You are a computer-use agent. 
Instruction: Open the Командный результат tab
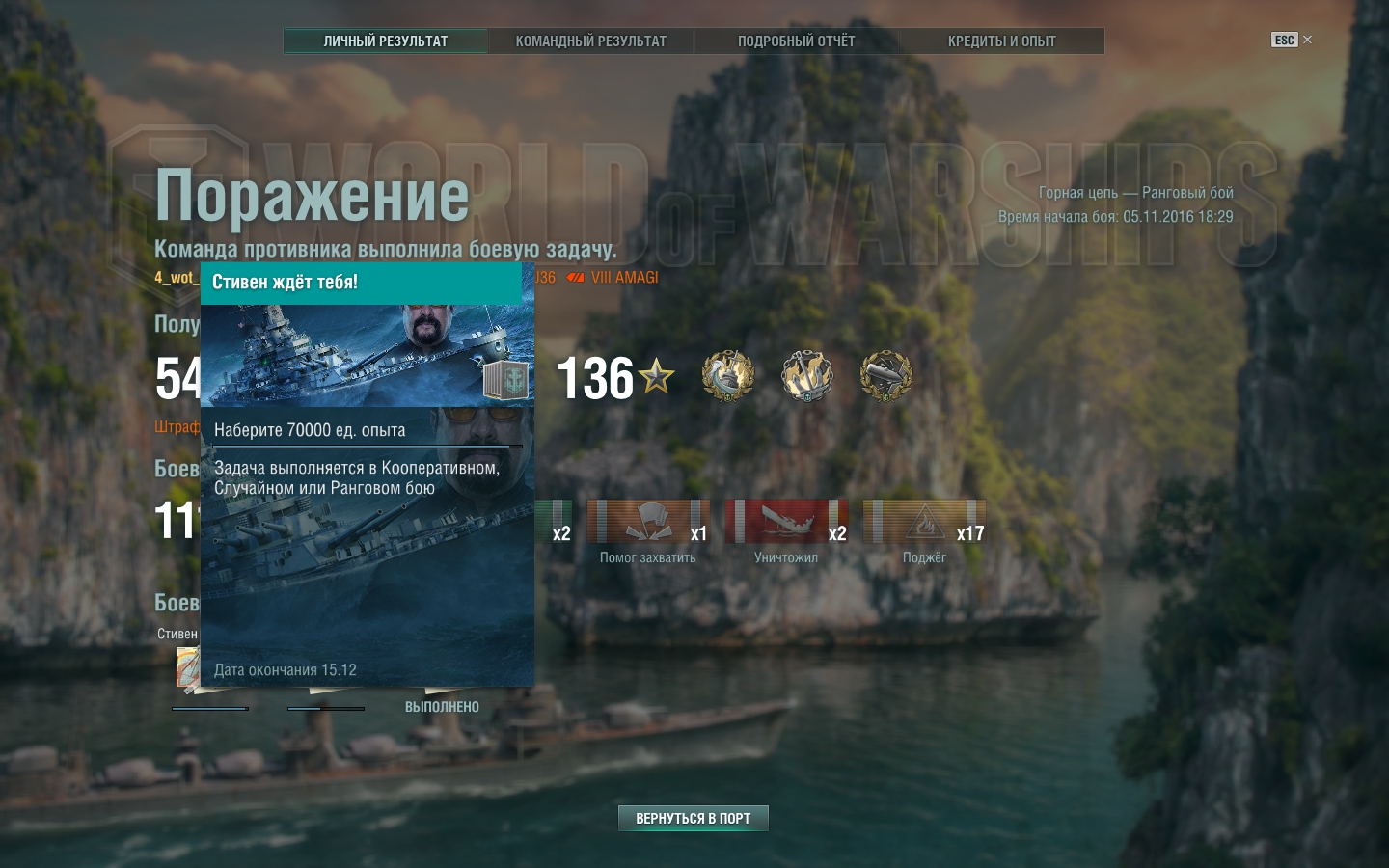pyautogui.click(x=590, y=41)
